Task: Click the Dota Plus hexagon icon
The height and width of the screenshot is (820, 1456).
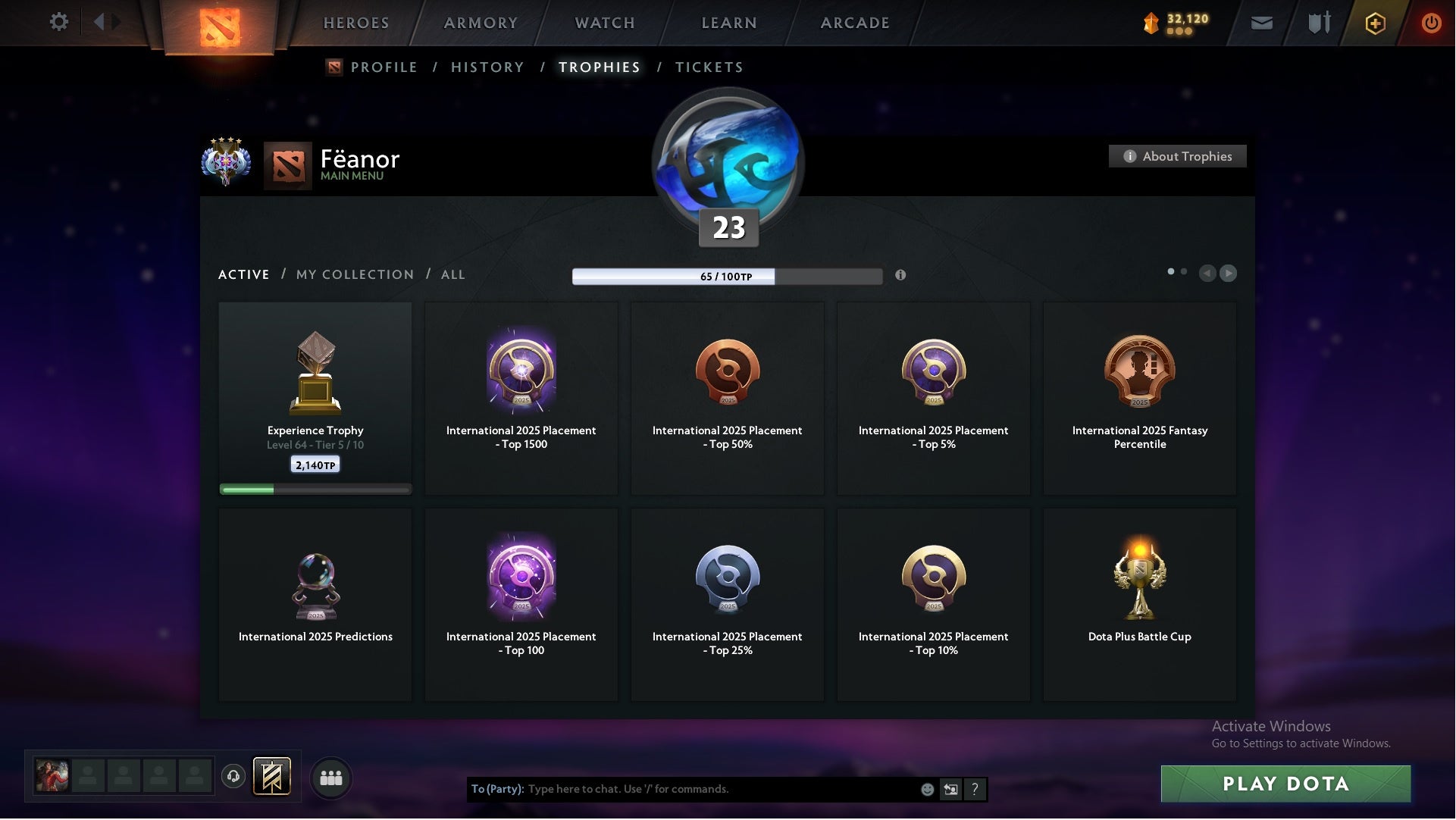Action: [1374, 23]
